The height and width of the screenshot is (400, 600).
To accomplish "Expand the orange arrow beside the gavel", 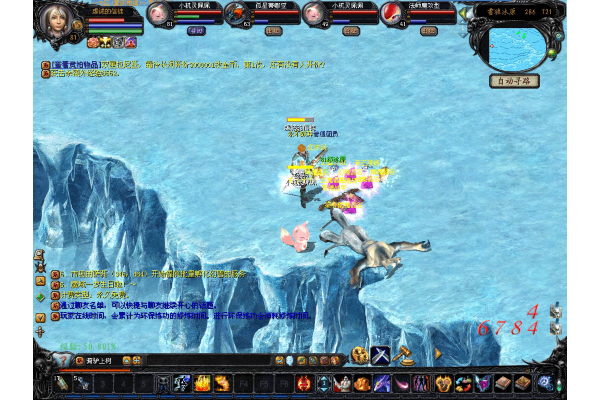I will [x=437, y=354].
